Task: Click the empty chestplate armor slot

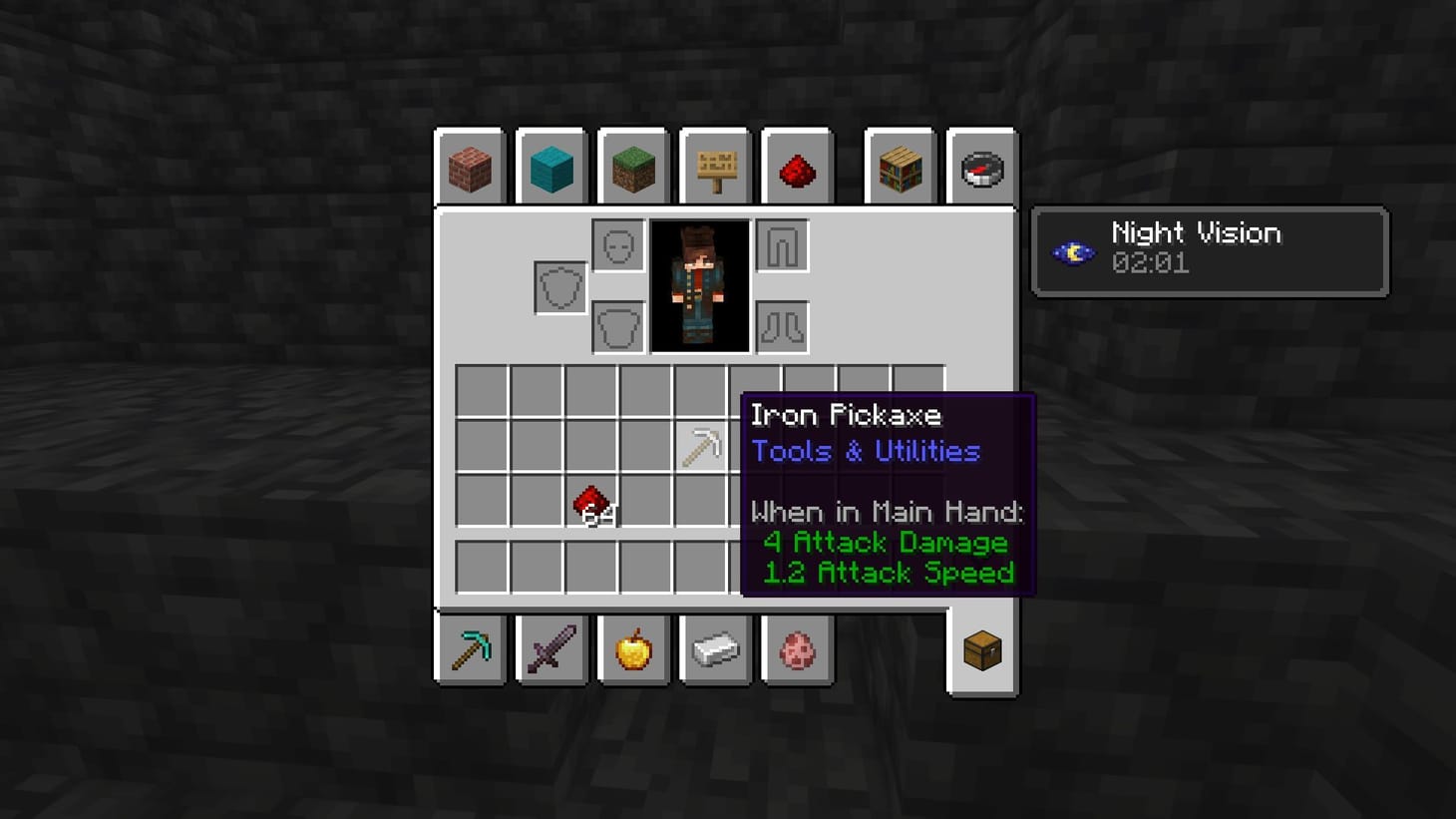Action: [x=616, y=326]
